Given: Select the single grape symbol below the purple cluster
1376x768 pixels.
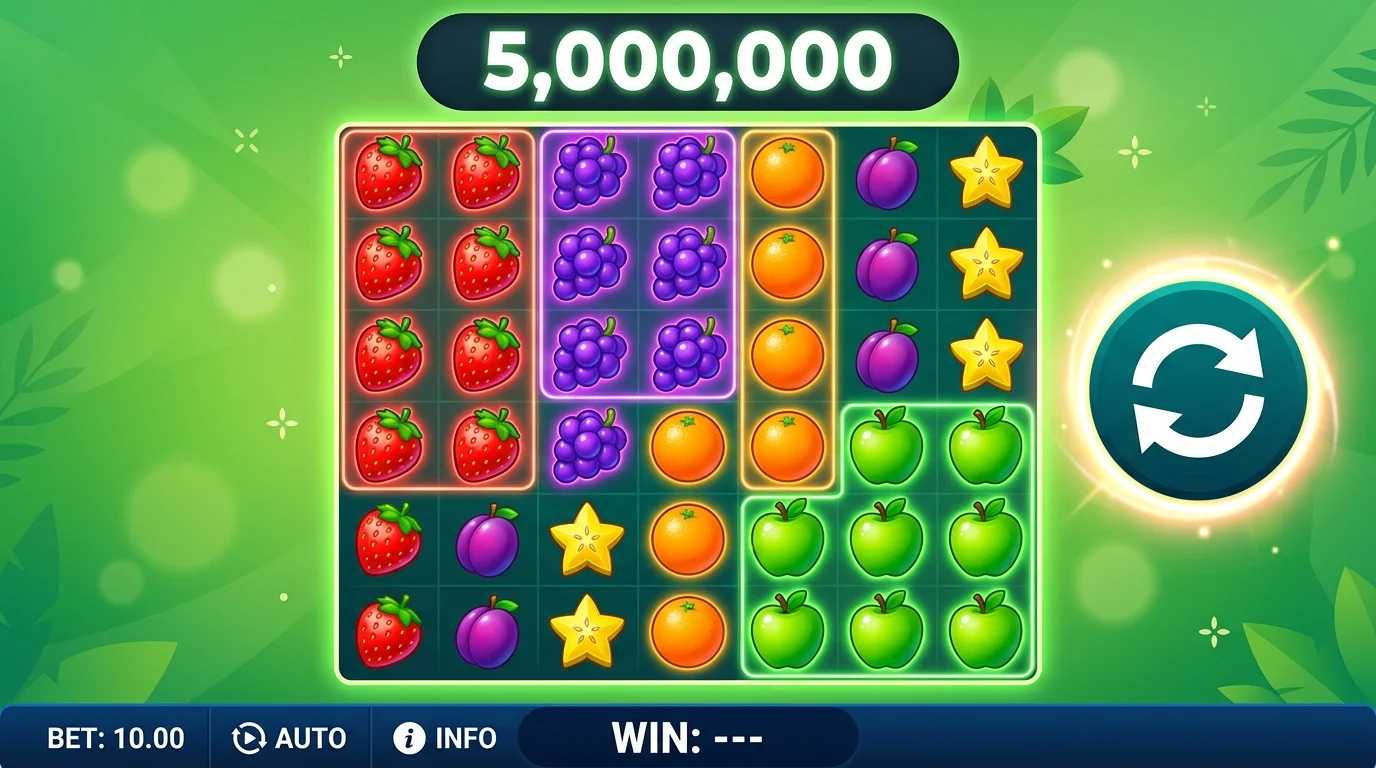Looking at the screenshot, I should coord(587,443).
